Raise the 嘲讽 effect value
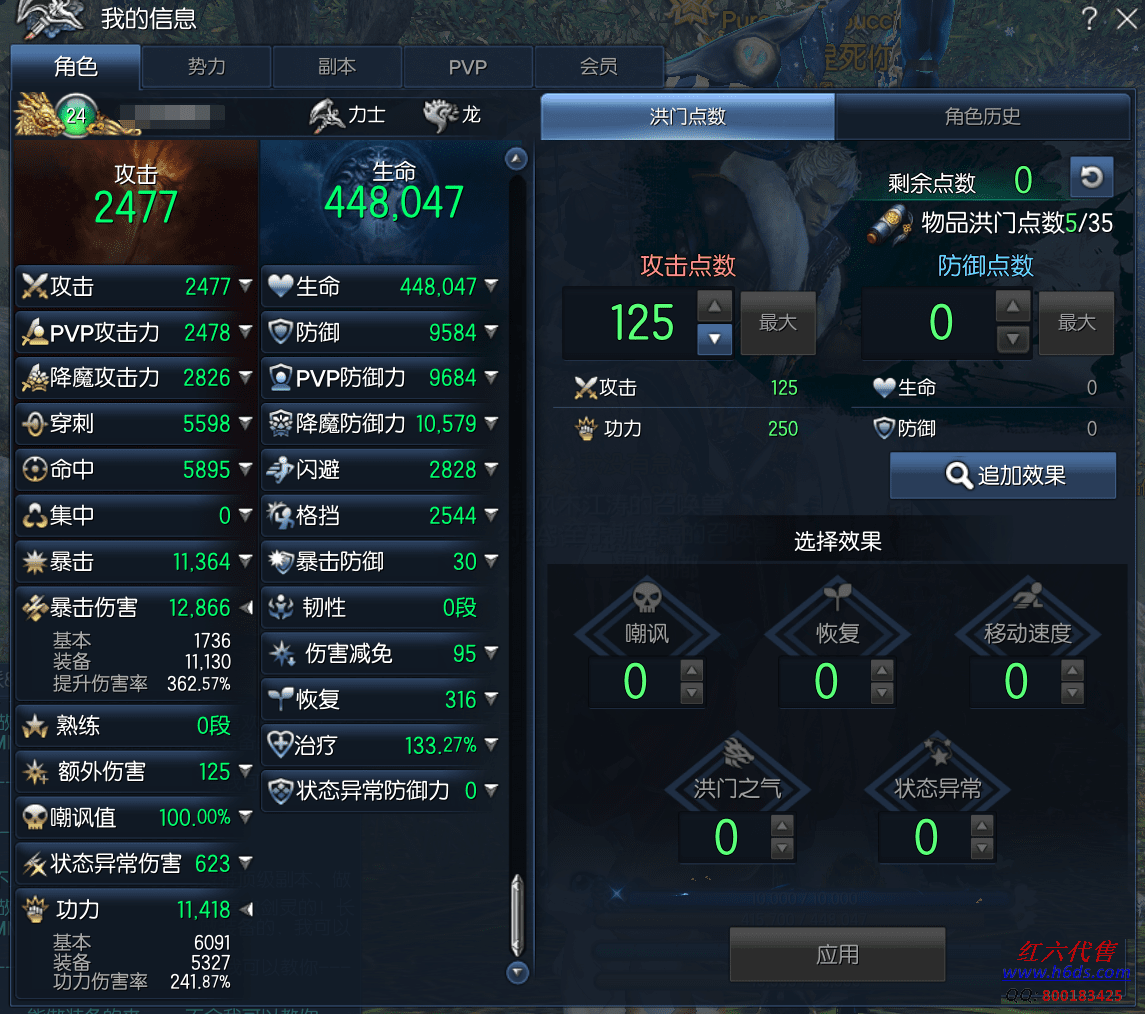This screenshot has height=1014, width=1145. (692, 670)
